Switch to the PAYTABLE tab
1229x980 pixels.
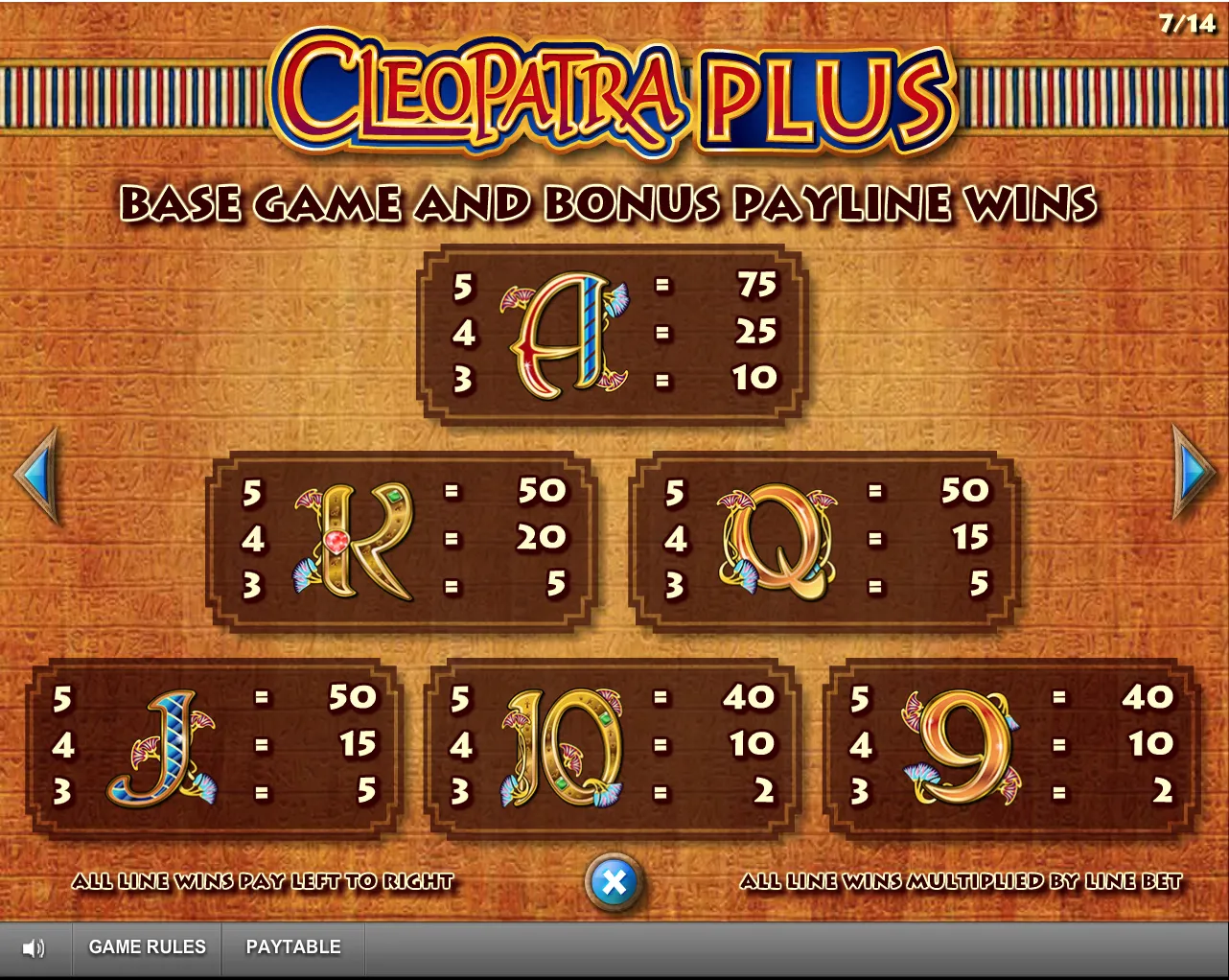pyautogui.click(x=294, y=947)
